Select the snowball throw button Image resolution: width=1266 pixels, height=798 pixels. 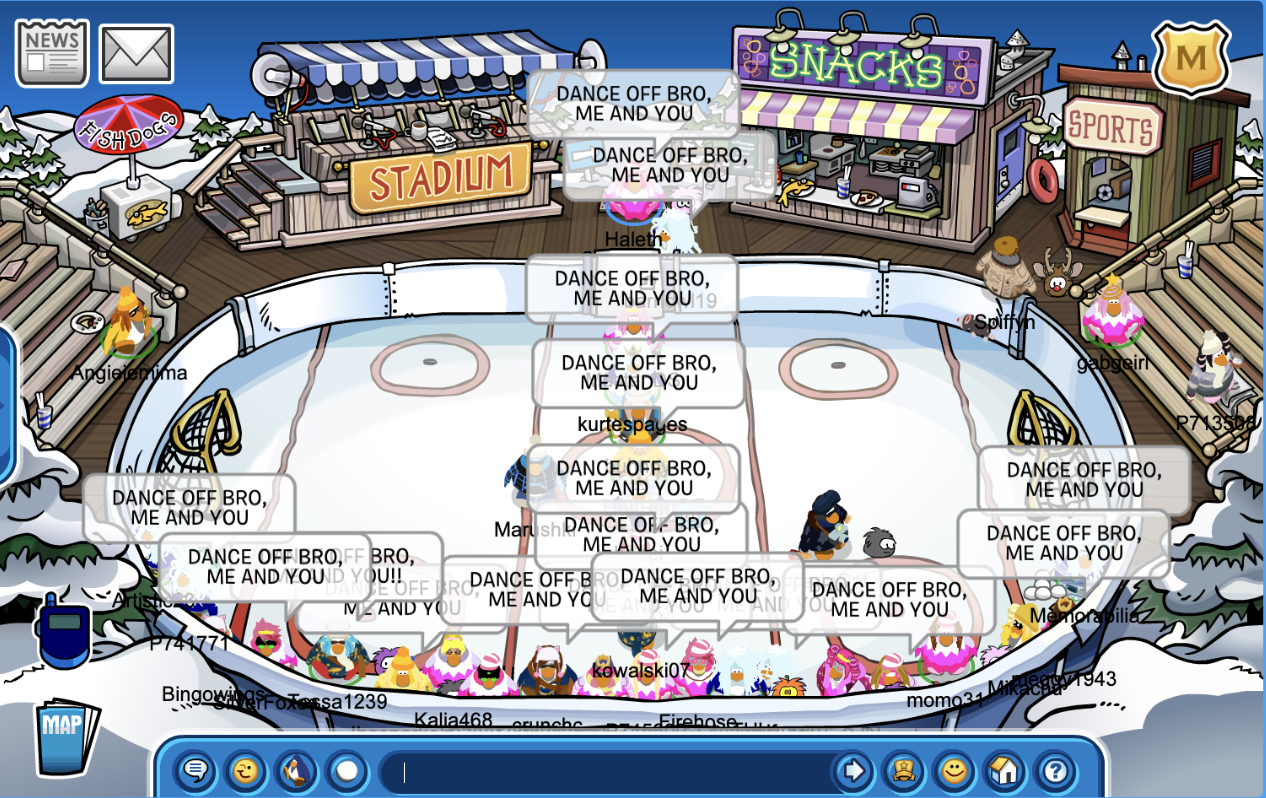[346, 771]
